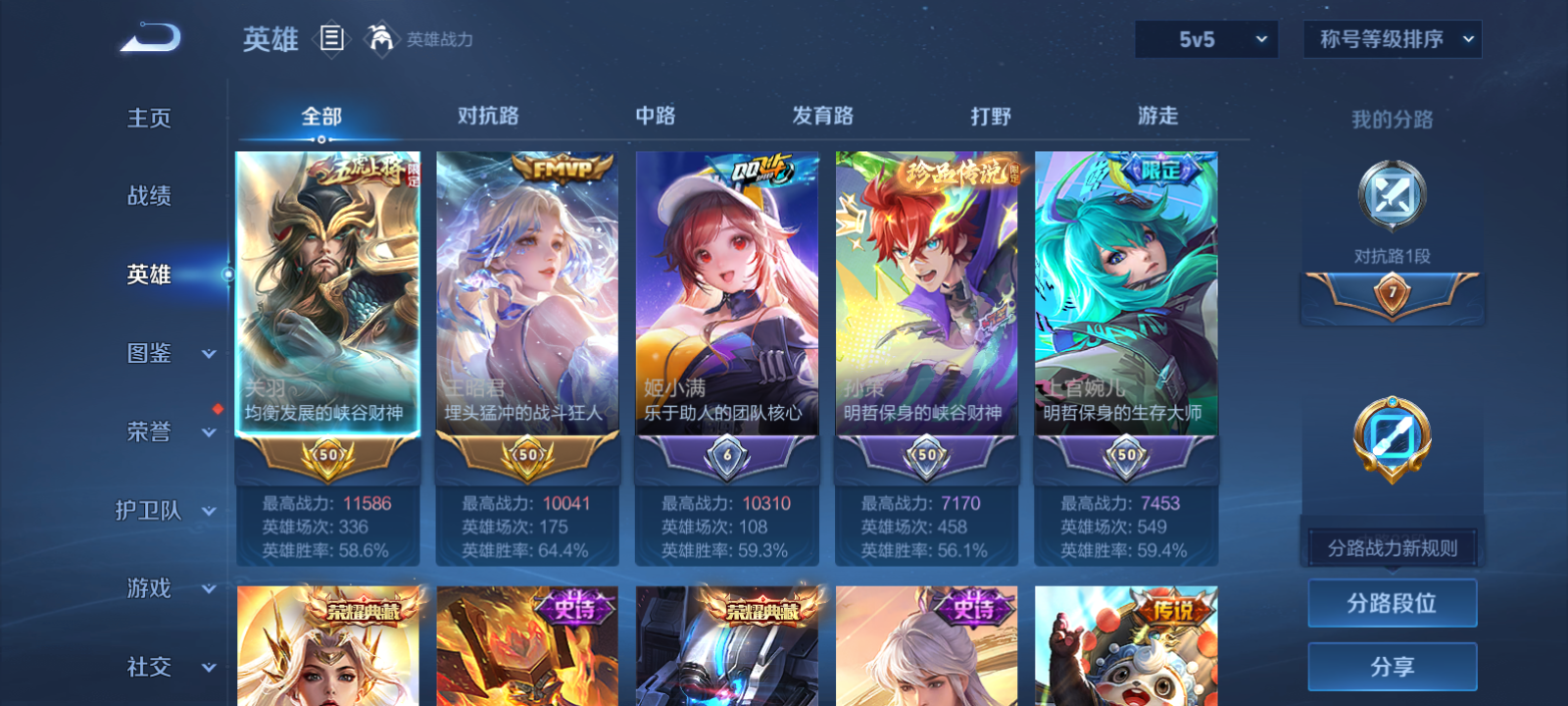The height and width of the screenshot is (706, 1568).
Task: Select the 对抗路1段 lane shield icon
Action: click(x=1390, y=196)
